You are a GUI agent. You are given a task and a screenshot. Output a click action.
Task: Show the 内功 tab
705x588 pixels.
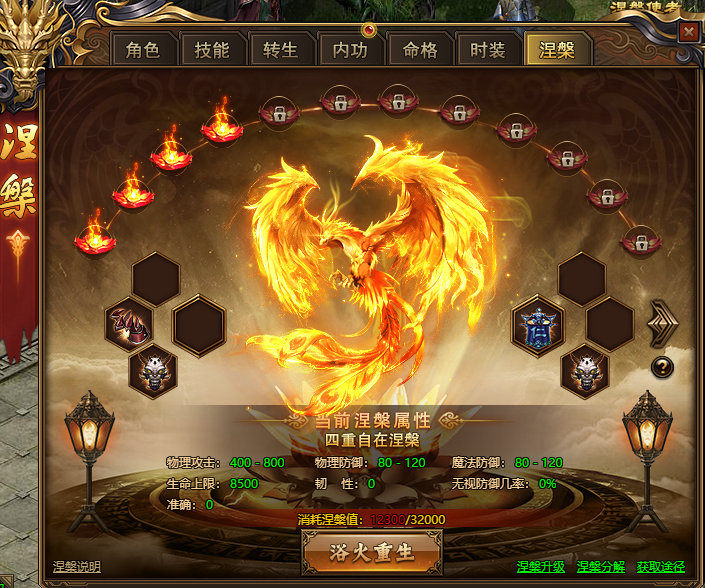click(350, 50)
